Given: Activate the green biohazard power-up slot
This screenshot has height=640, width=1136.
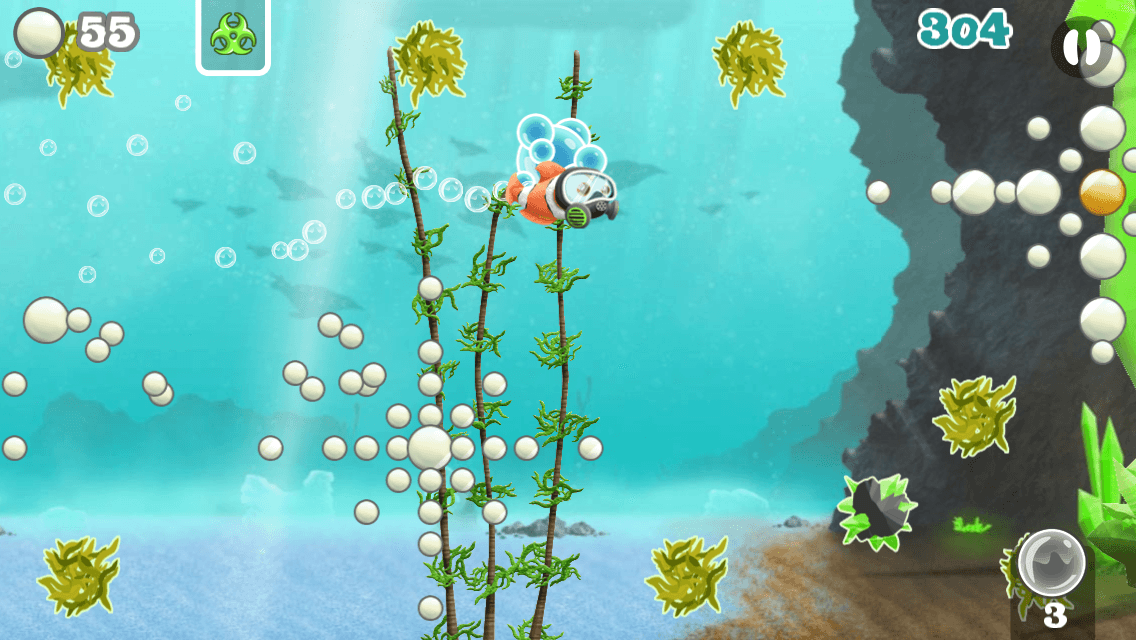Looking at the screenshot, I should (233, 36).
